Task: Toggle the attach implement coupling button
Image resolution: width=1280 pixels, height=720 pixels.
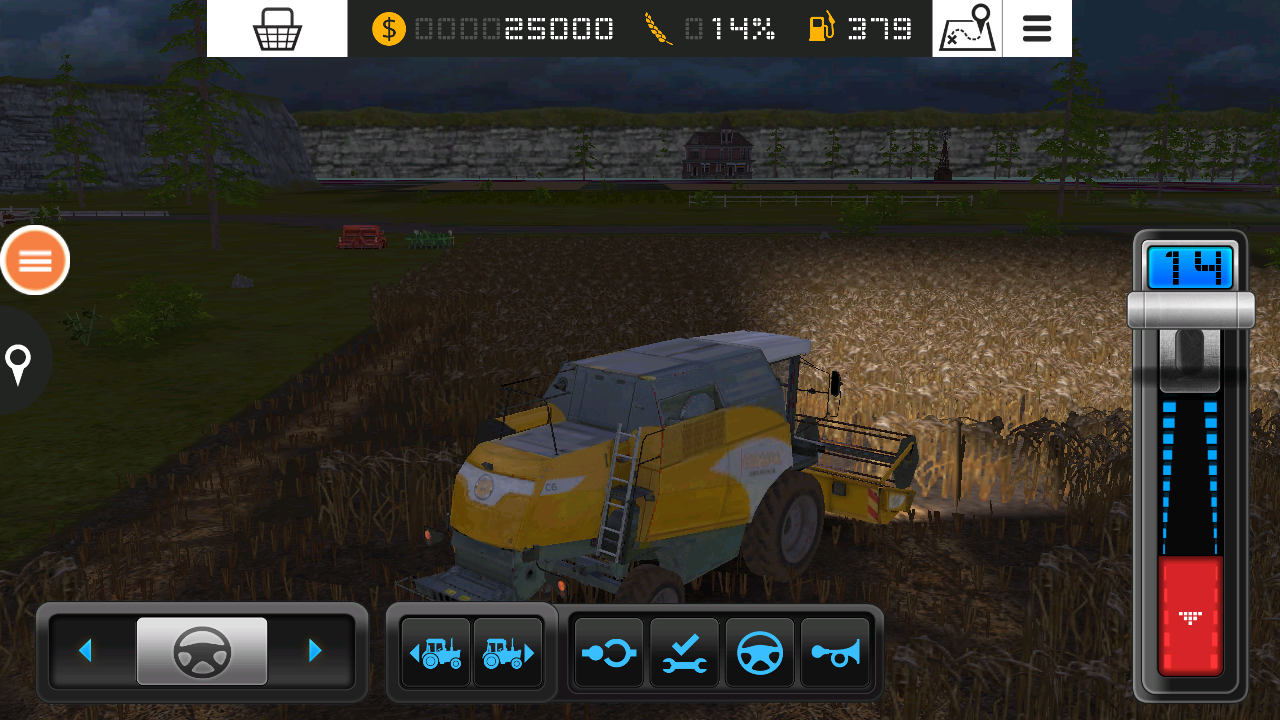Action: point(609,653)
